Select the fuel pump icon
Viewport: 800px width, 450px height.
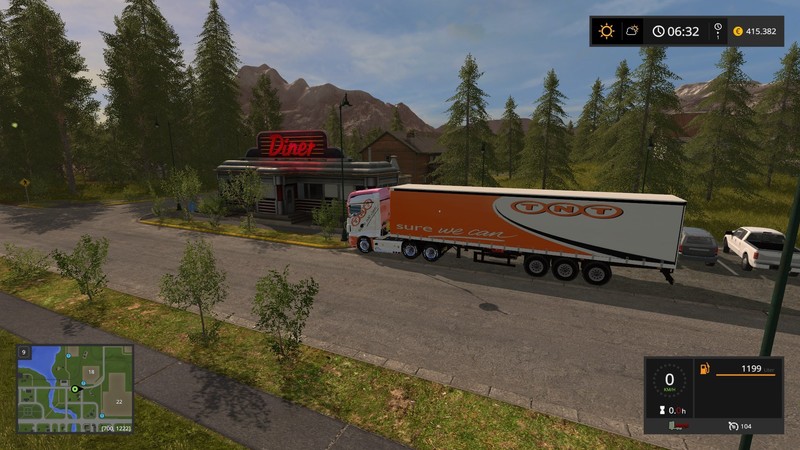[x=704, y=369]
